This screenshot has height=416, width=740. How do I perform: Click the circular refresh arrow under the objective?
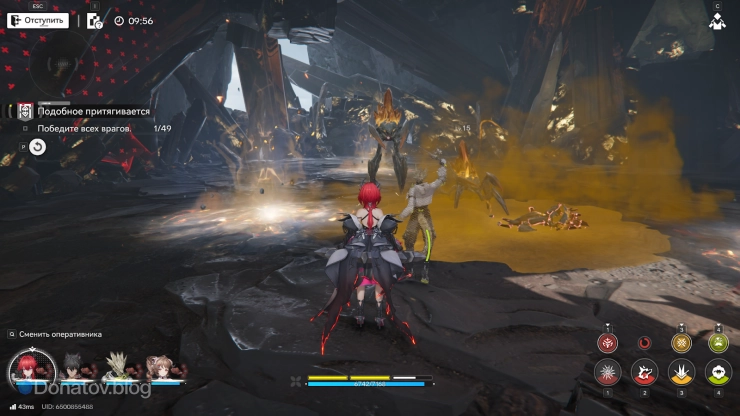[37, 147]
